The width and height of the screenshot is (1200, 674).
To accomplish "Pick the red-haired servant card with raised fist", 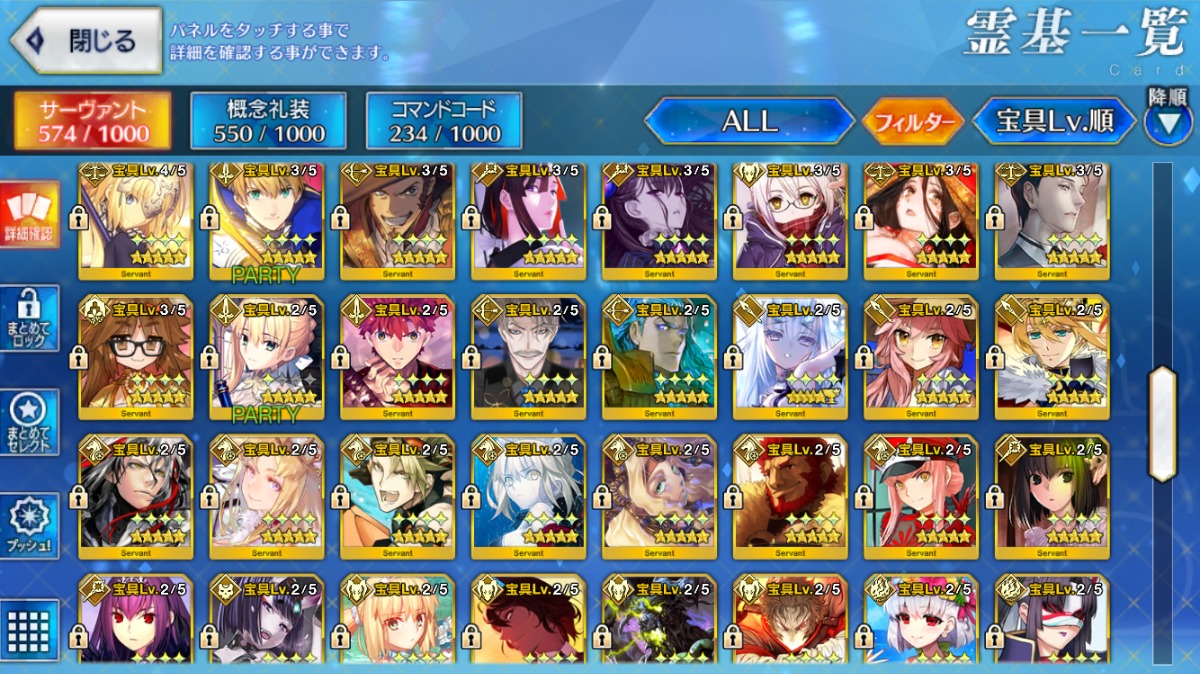I will pyautogui.click(x=397, y=357).
